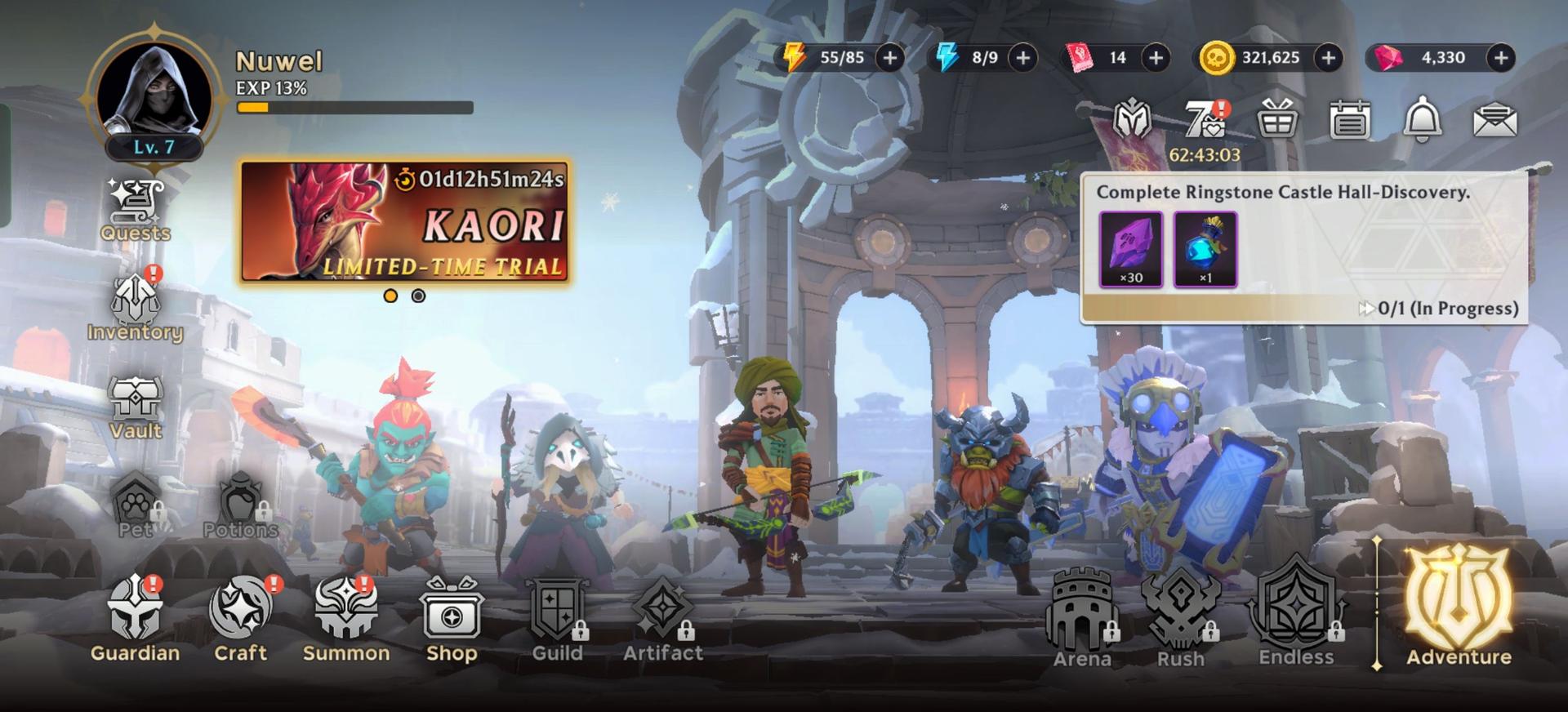The height and width of the screenshot is (712, 1568).
Task: Open the Quests menu
Action: pos(136,211)
